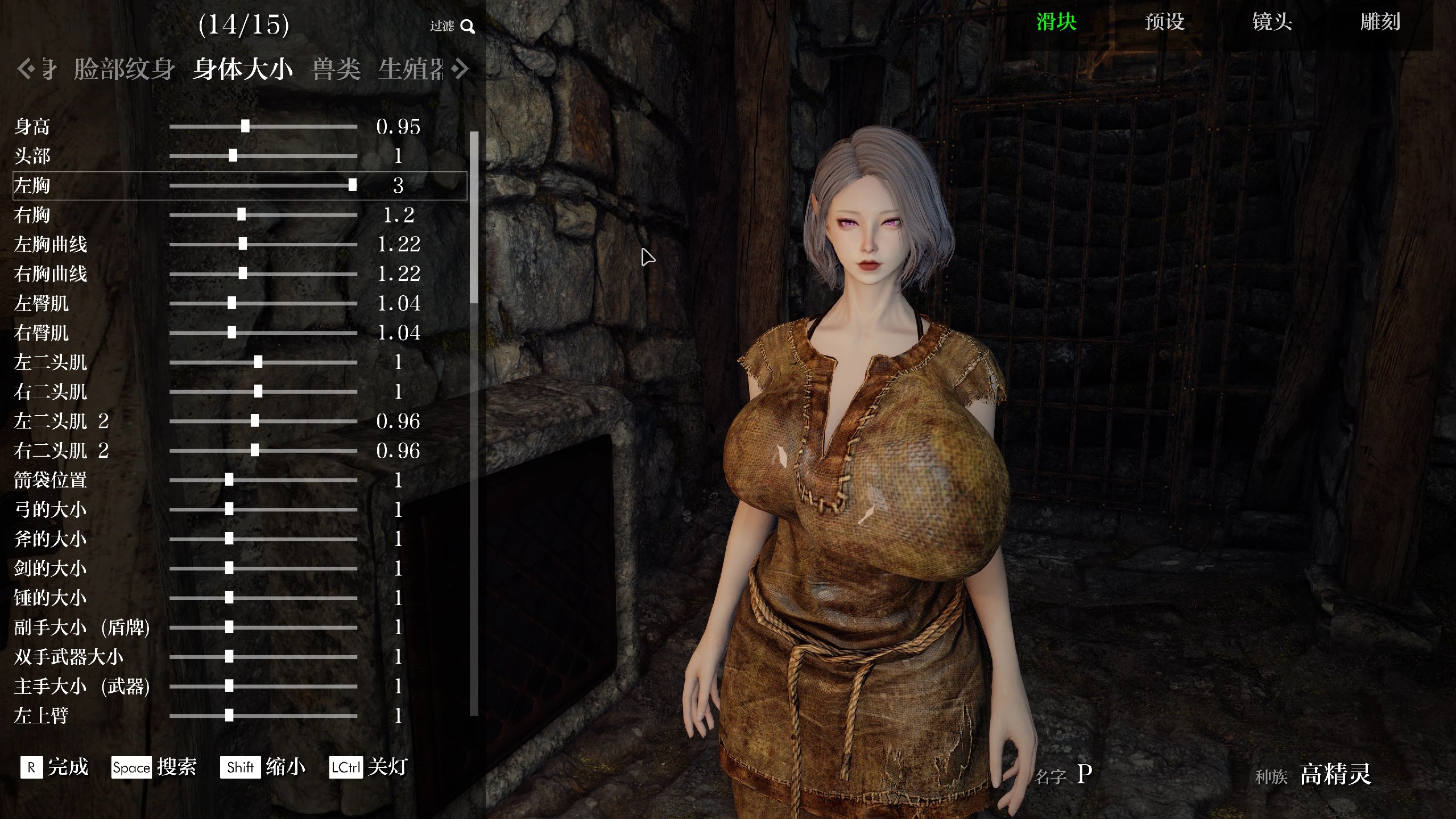
Task: Switch to the 兽类 category
Action: pyautogui.click(x=336, y=69)
